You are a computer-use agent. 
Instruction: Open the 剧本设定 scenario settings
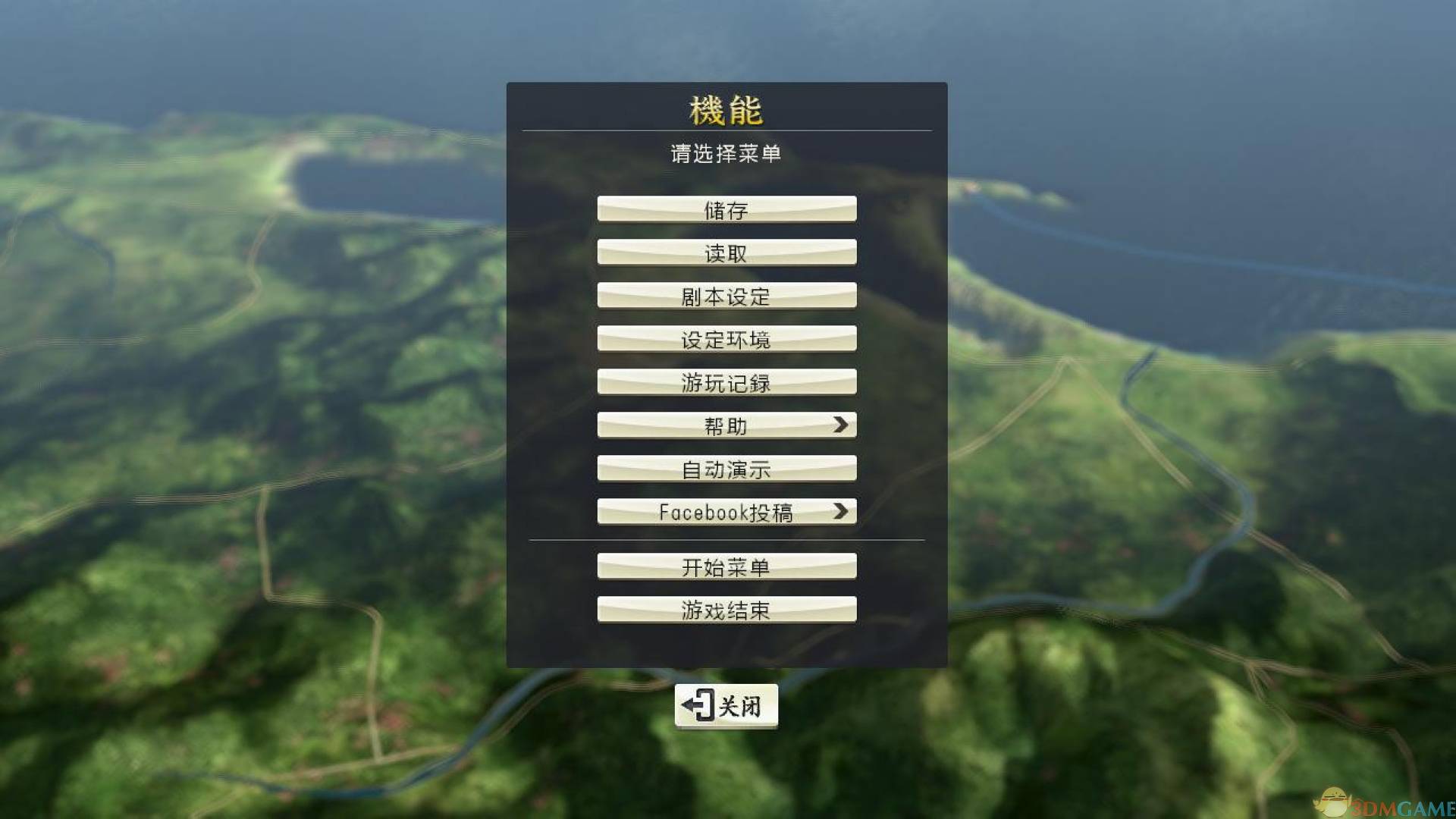(726, 297)
